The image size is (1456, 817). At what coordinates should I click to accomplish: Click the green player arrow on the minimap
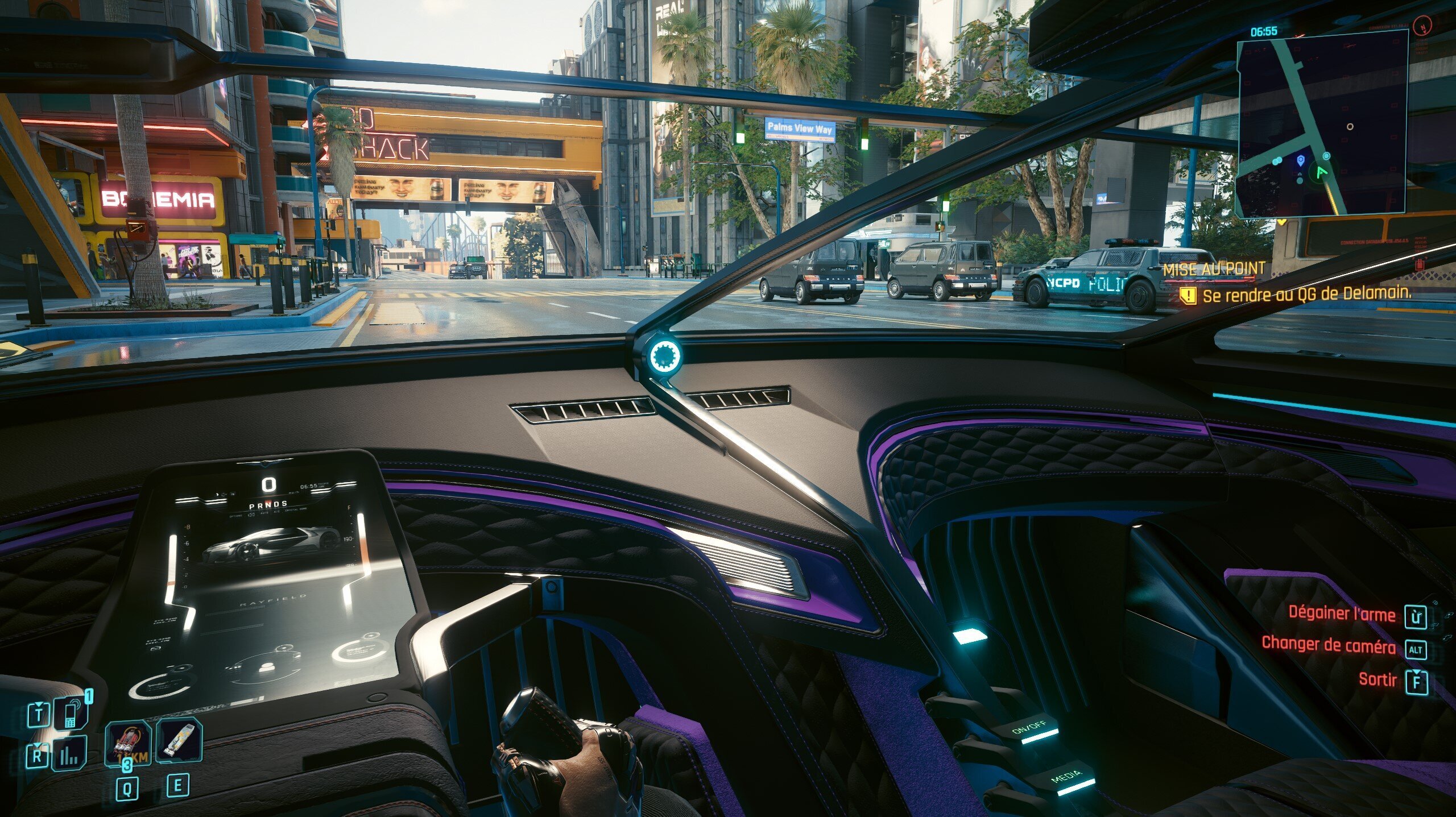(1321, 172)
